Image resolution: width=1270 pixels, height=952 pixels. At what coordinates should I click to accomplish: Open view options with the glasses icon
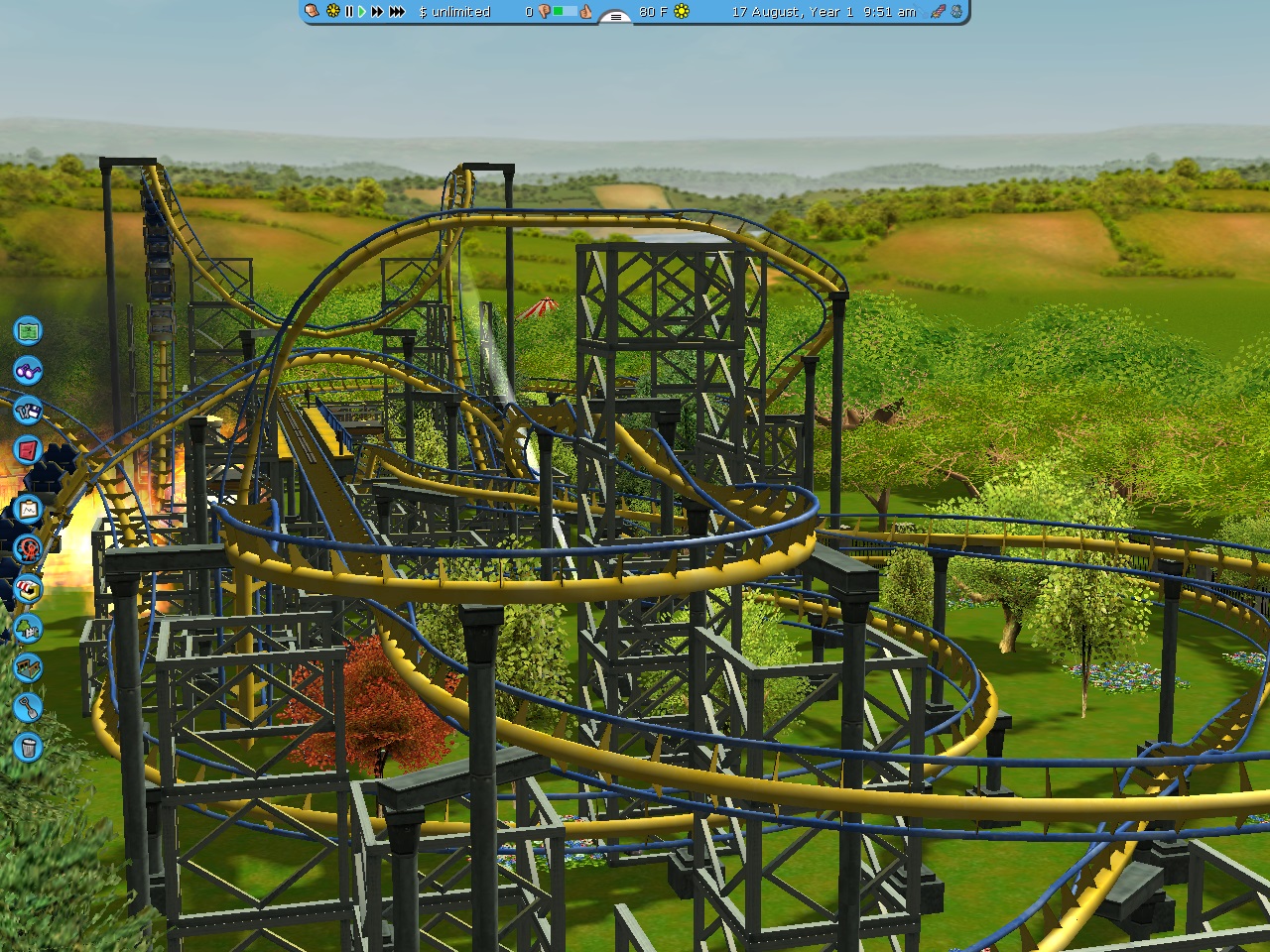click(28, 371)
